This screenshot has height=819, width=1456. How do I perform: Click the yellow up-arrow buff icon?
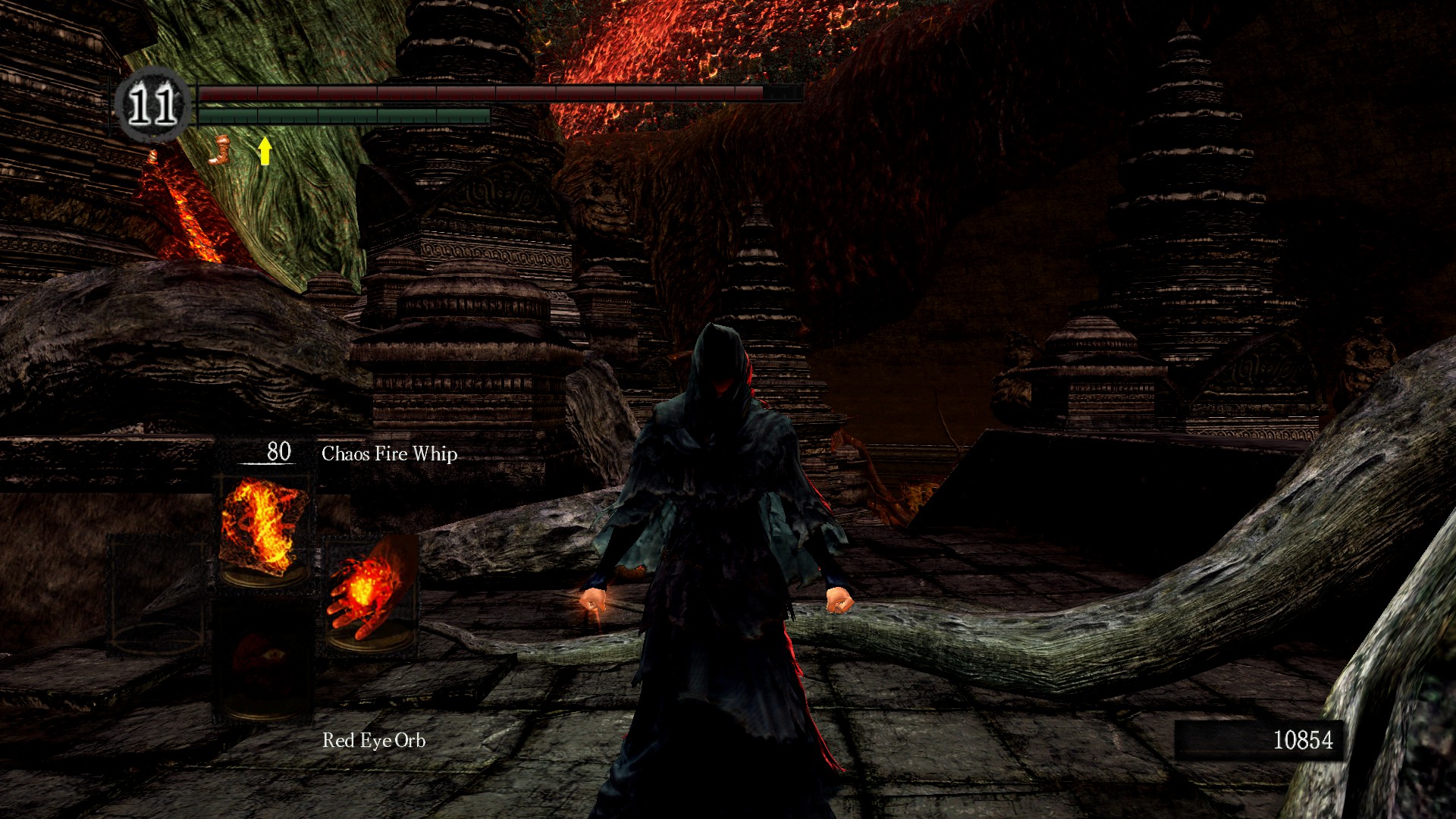264,150
